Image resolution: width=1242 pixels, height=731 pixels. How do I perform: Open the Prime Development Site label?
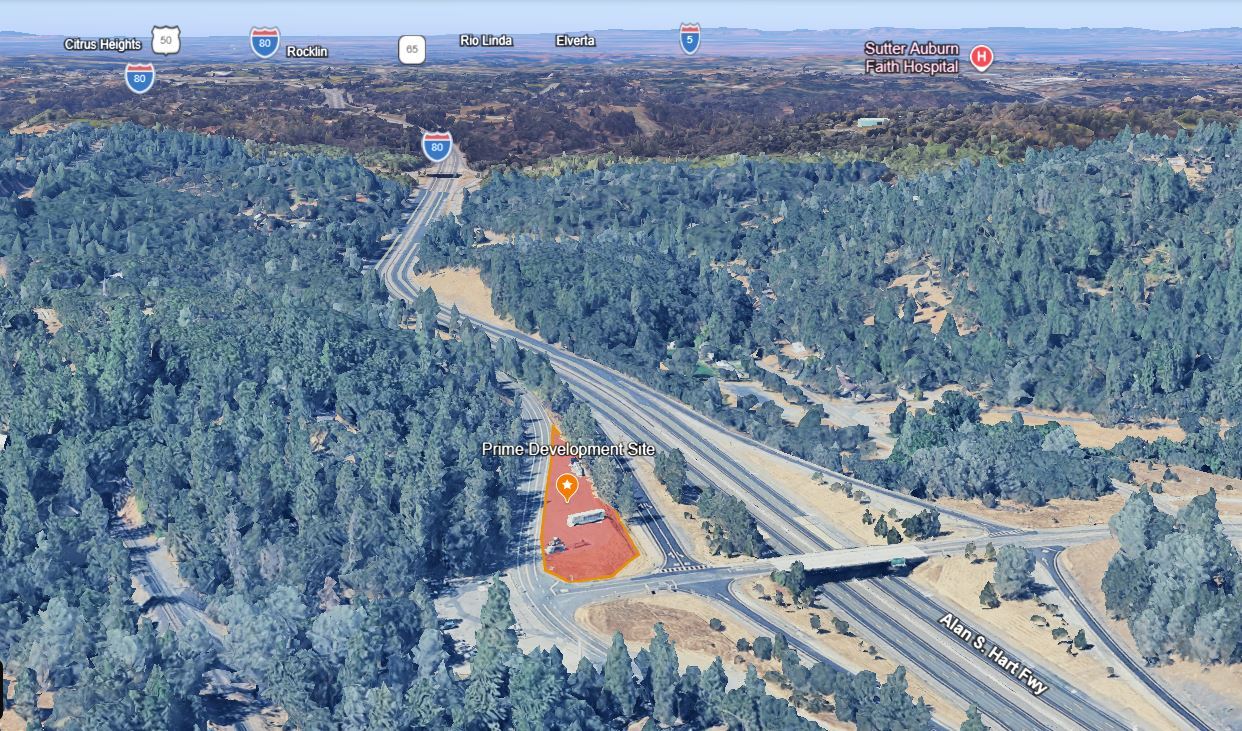point(568,449)
